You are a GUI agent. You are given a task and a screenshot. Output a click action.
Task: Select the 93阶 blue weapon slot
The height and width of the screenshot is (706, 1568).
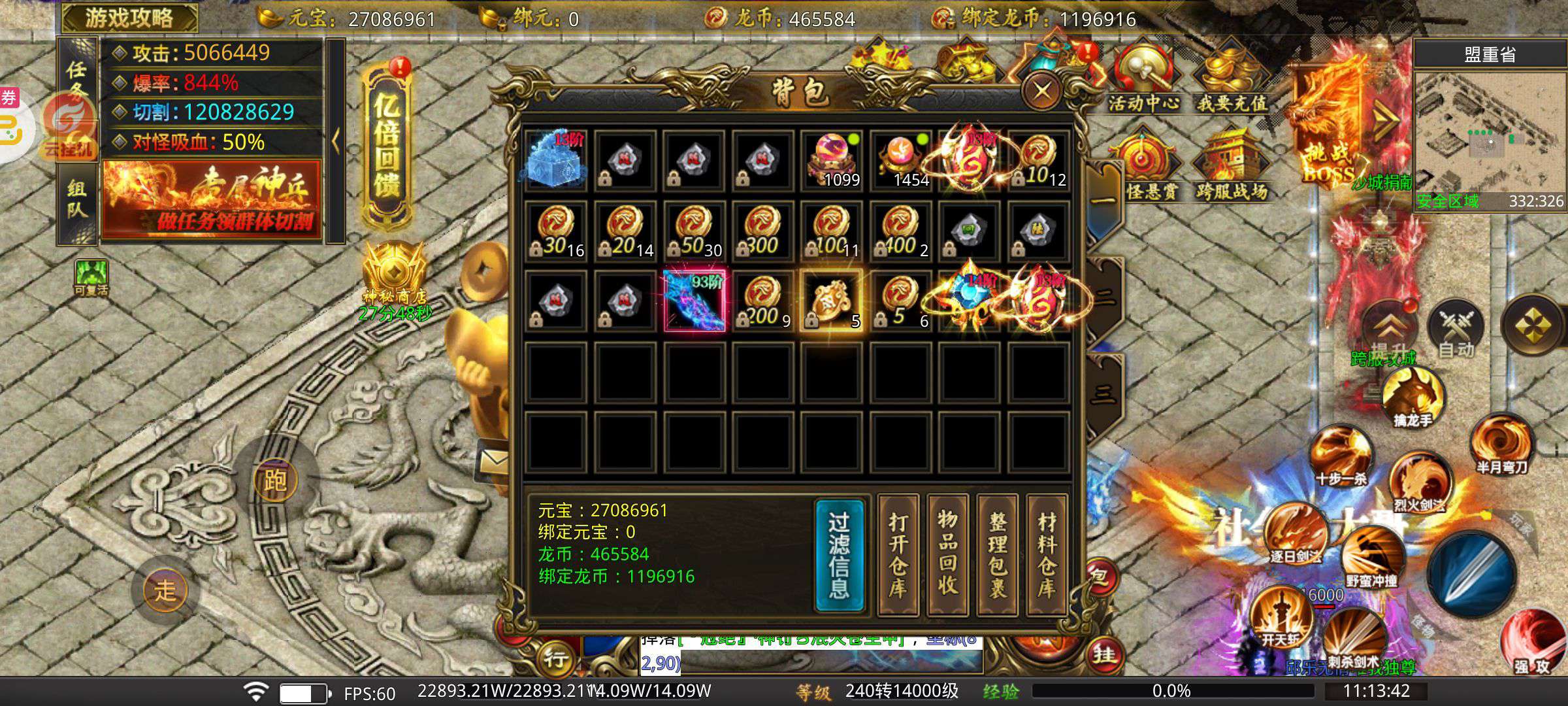pyautogui.click(x=694, y=301)
